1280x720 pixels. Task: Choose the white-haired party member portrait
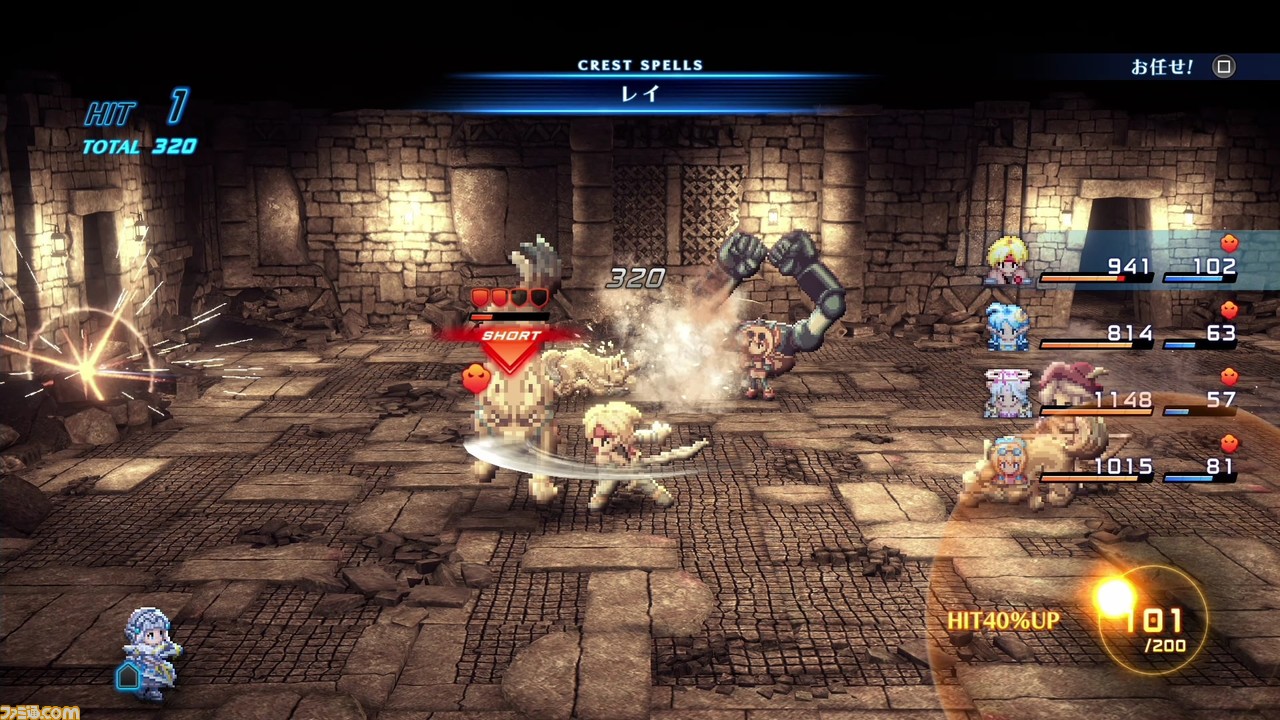[x=1007, y=393]
